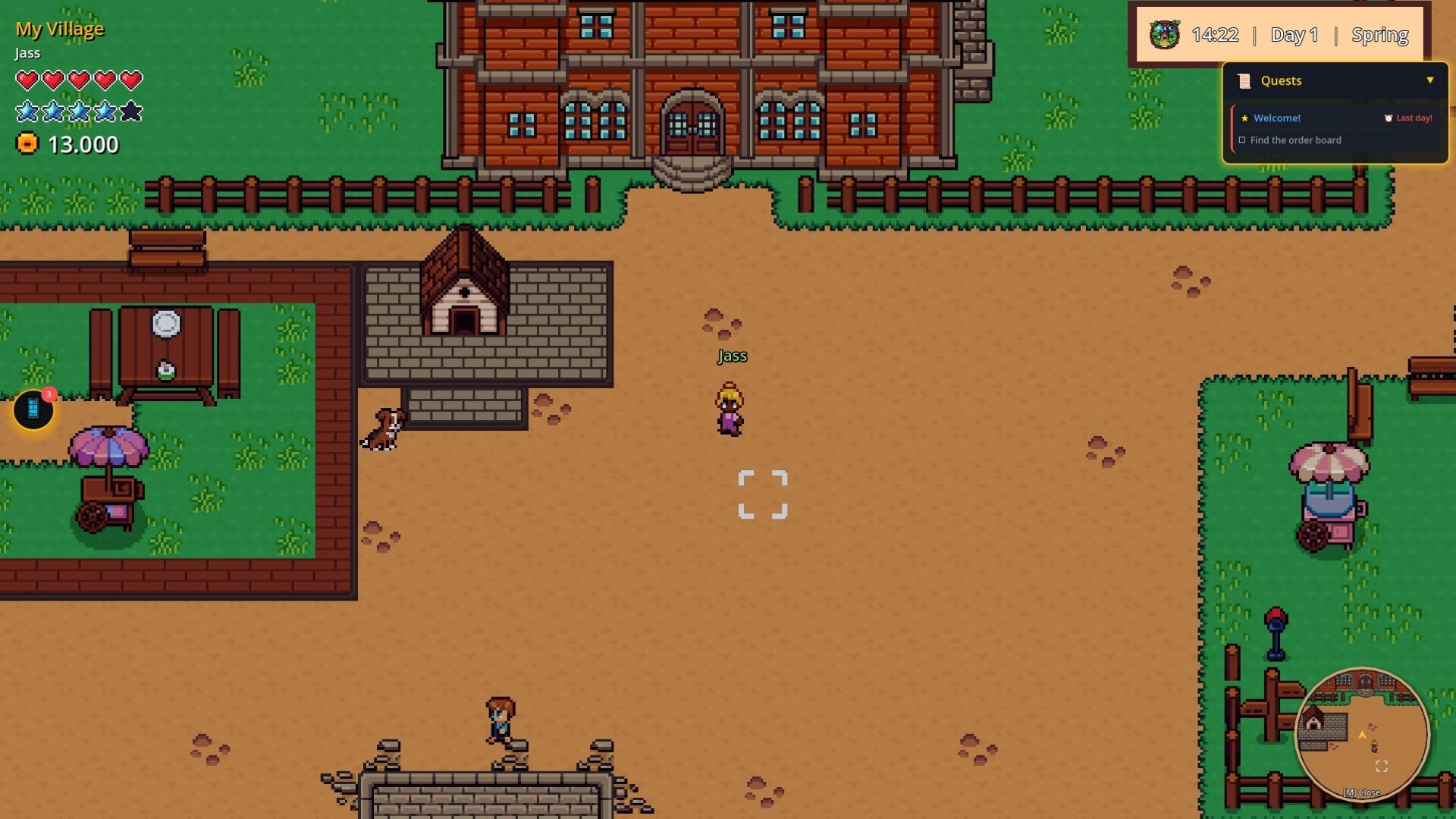
Task: Expand the Welcome quest entry for details
Action: 1277,118
